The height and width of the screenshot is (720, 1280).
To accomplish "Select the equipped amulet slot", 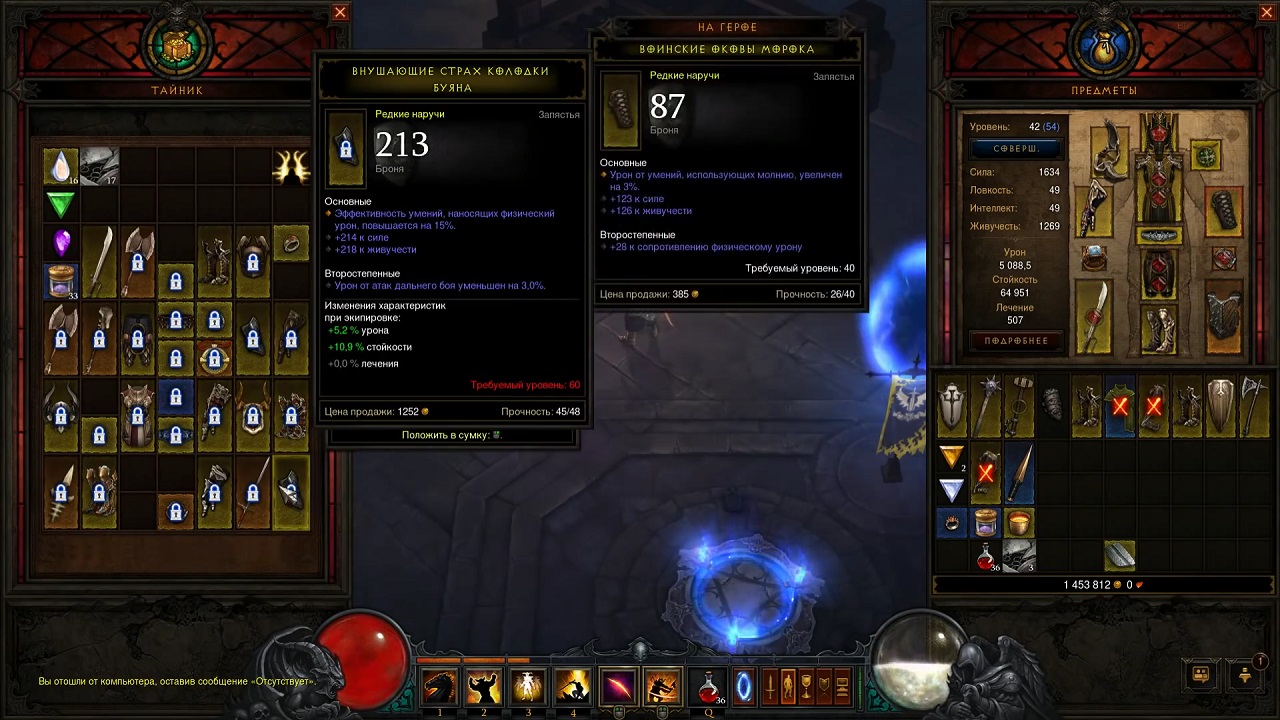I will tap(1204, 155).
